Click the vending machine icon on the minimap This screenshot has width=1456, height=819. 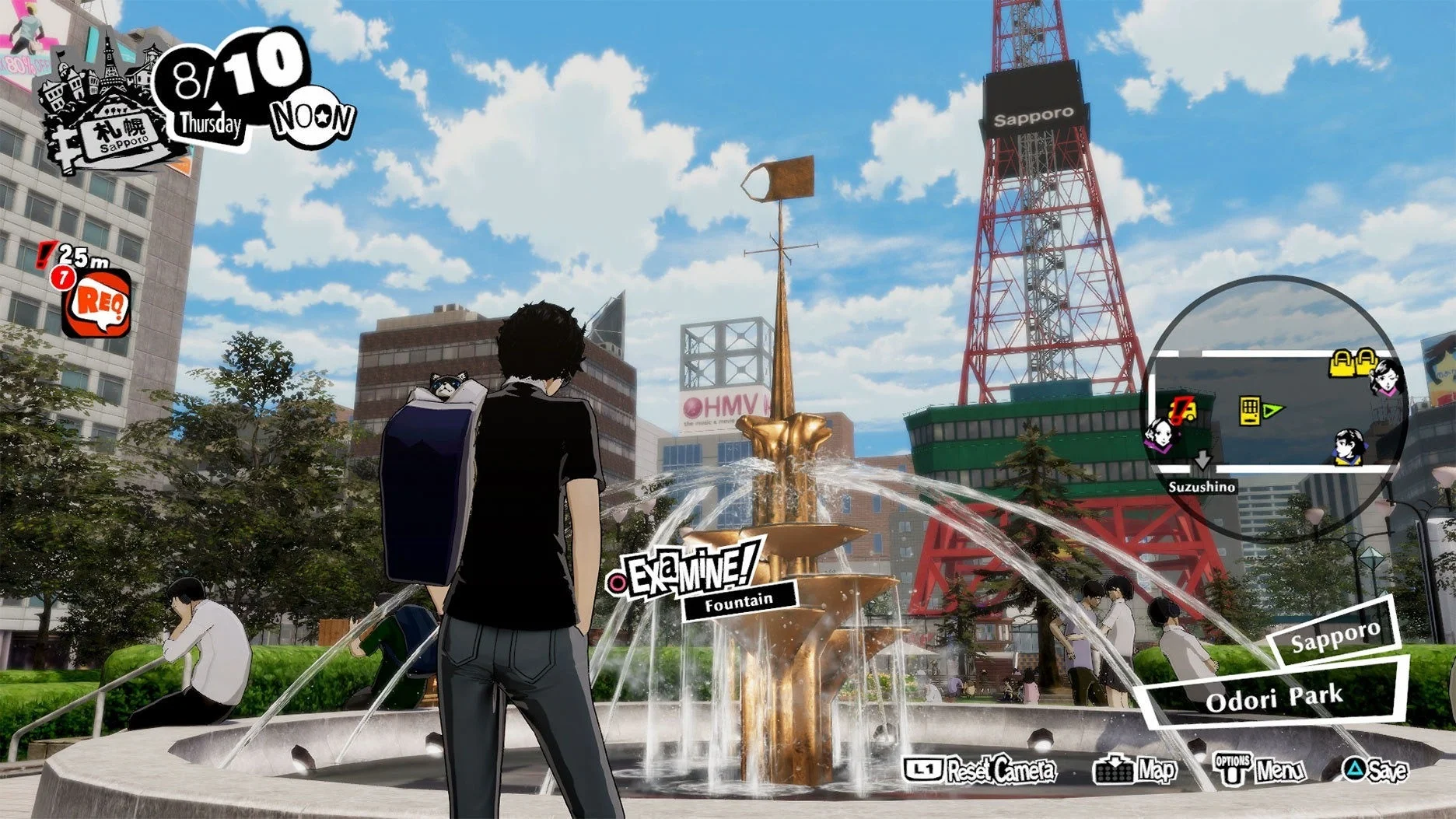point(1250,411)
